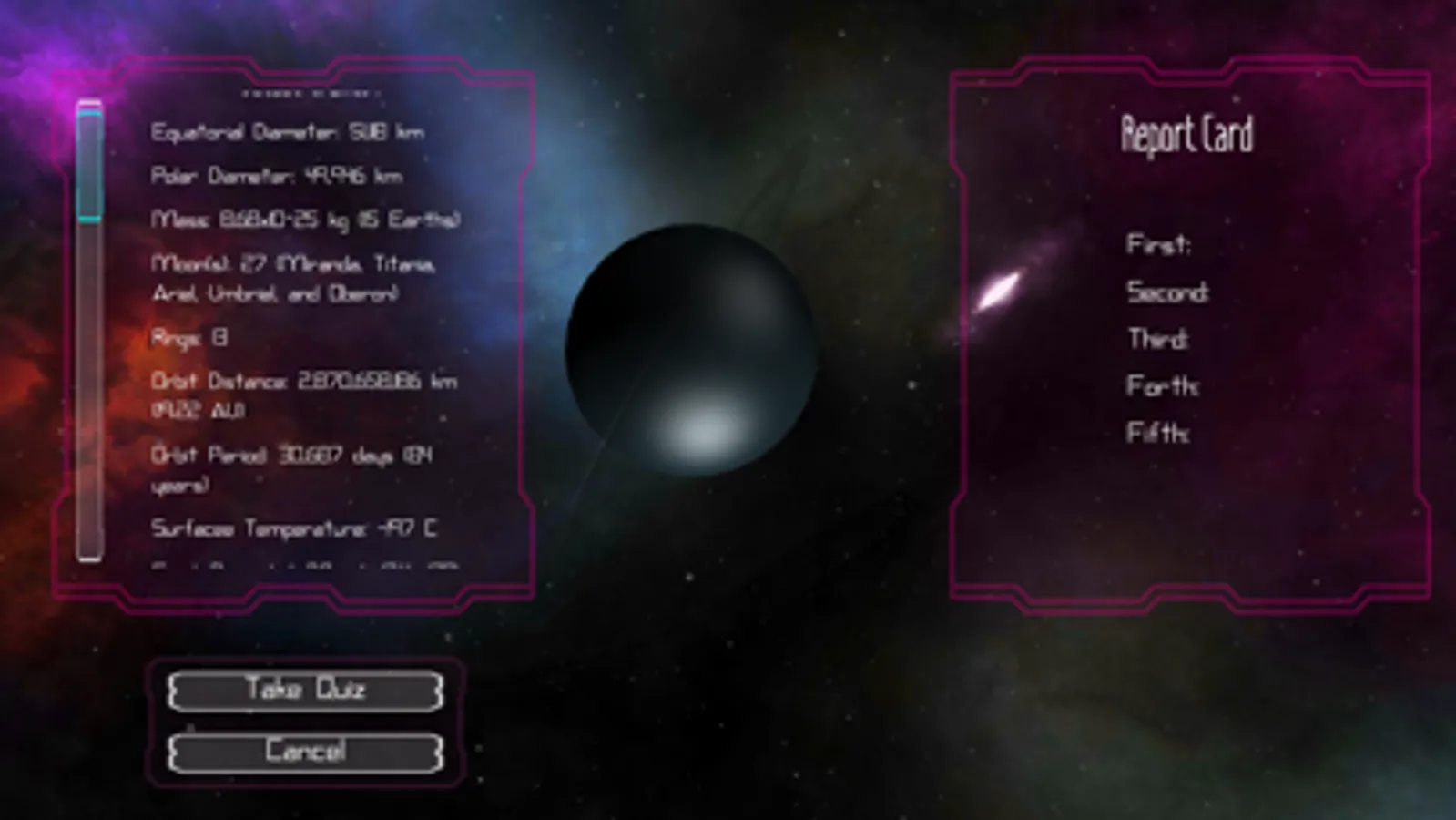
Task: Click the Cancel button
Action: tap(306, 751)
